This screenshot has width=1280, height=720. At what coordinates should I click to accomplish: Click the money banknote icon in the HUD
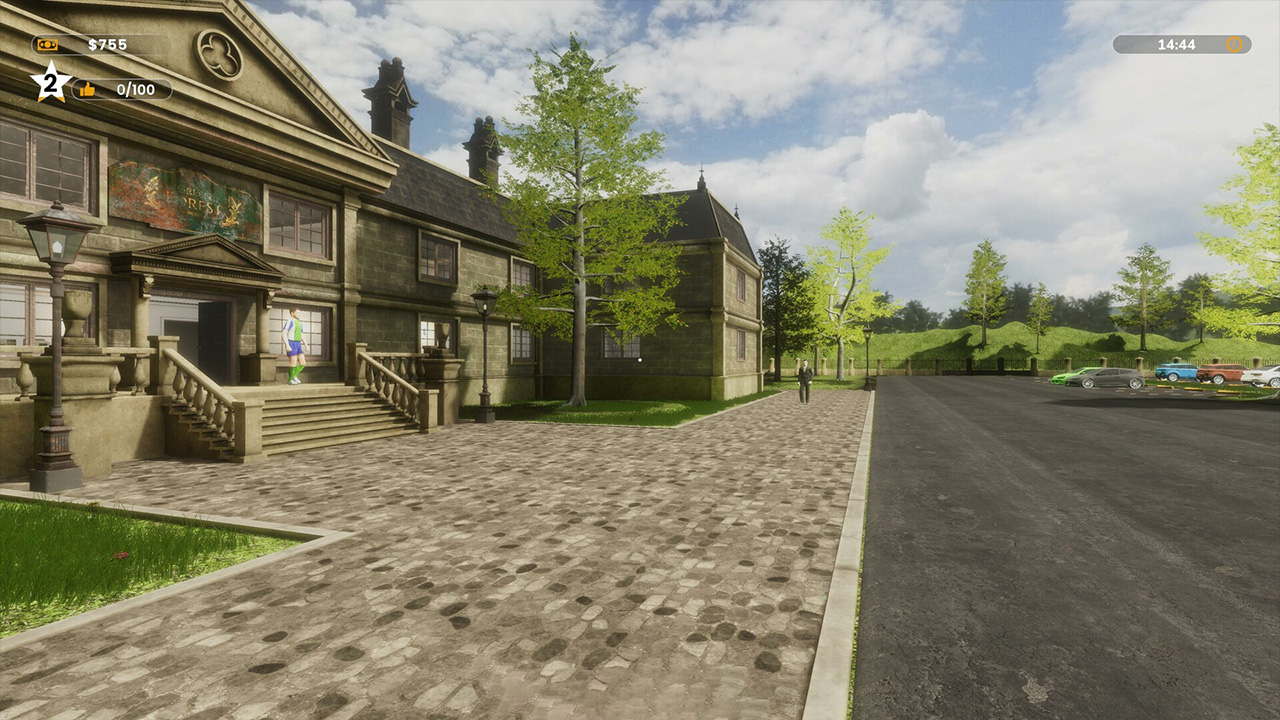pyautogui.click(x=47, y=44)
